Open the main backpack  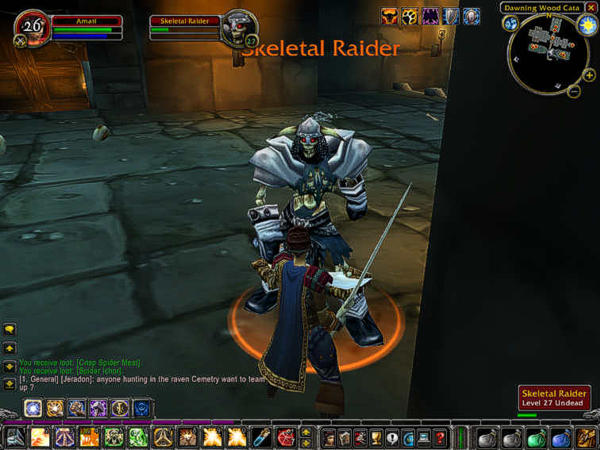585,437
